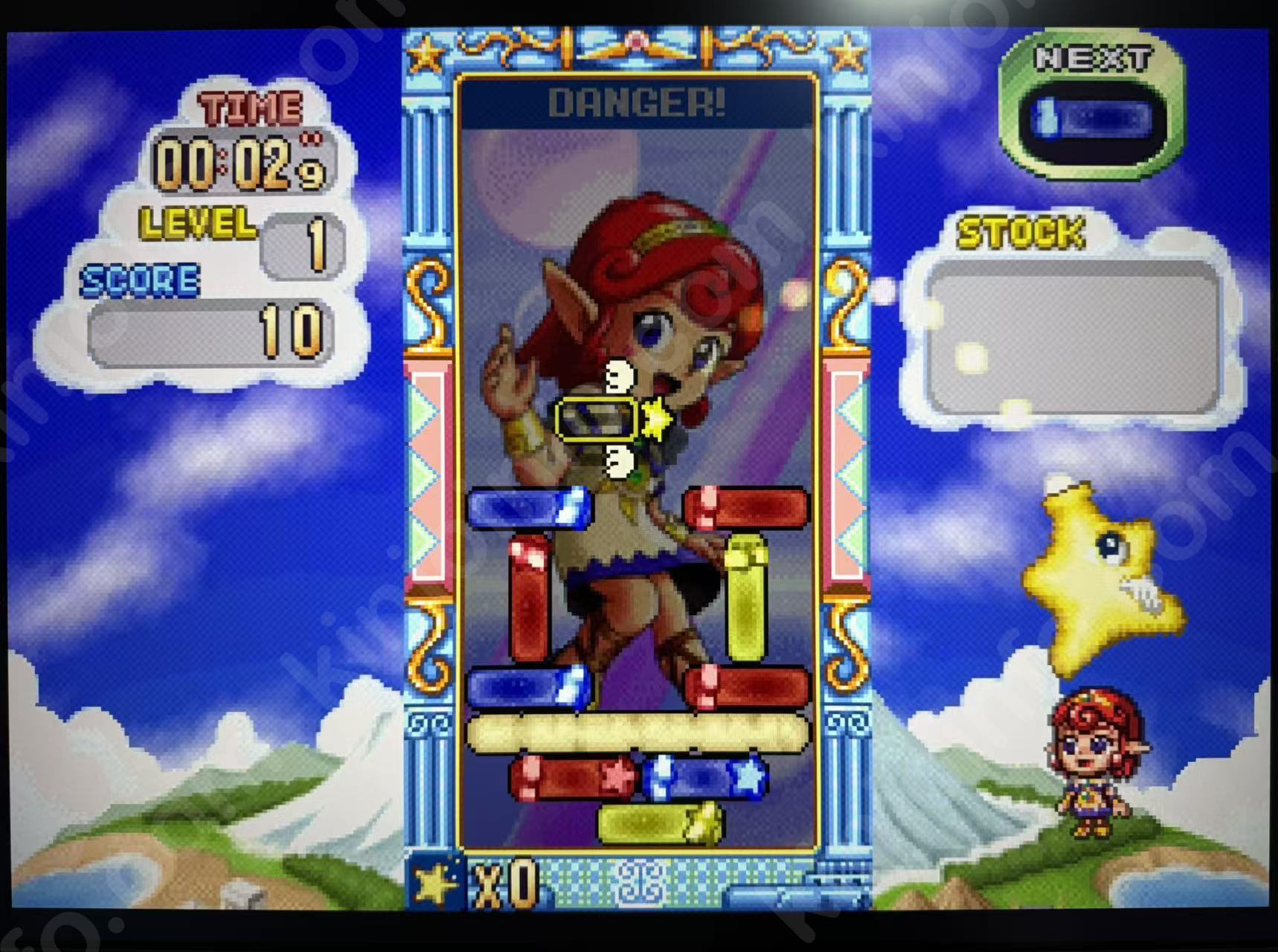Select the yellow star block at the bottom

(x=660, y=823)
